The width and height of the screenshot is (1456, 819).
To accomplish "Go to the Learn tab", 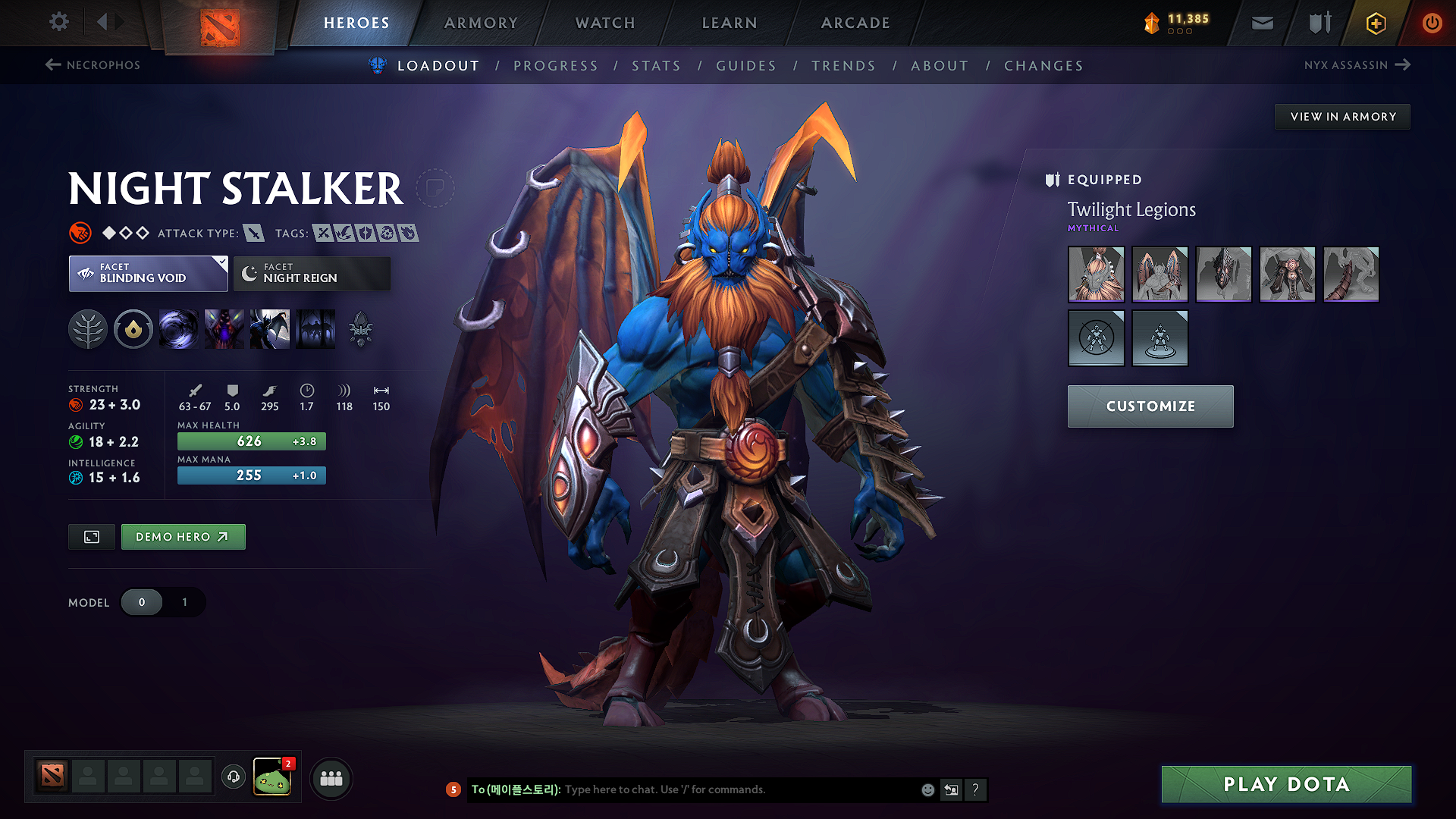I will (x=730, y=23).
